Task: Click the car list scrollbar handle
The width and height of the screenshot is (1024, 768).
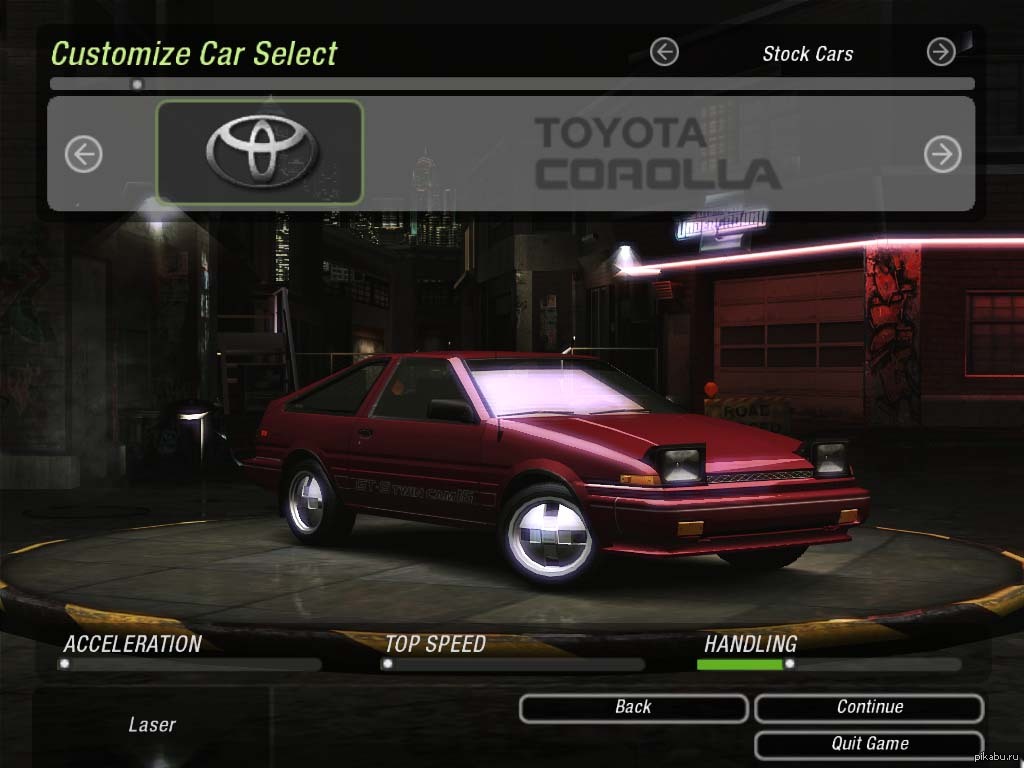Action: [137, 84]
